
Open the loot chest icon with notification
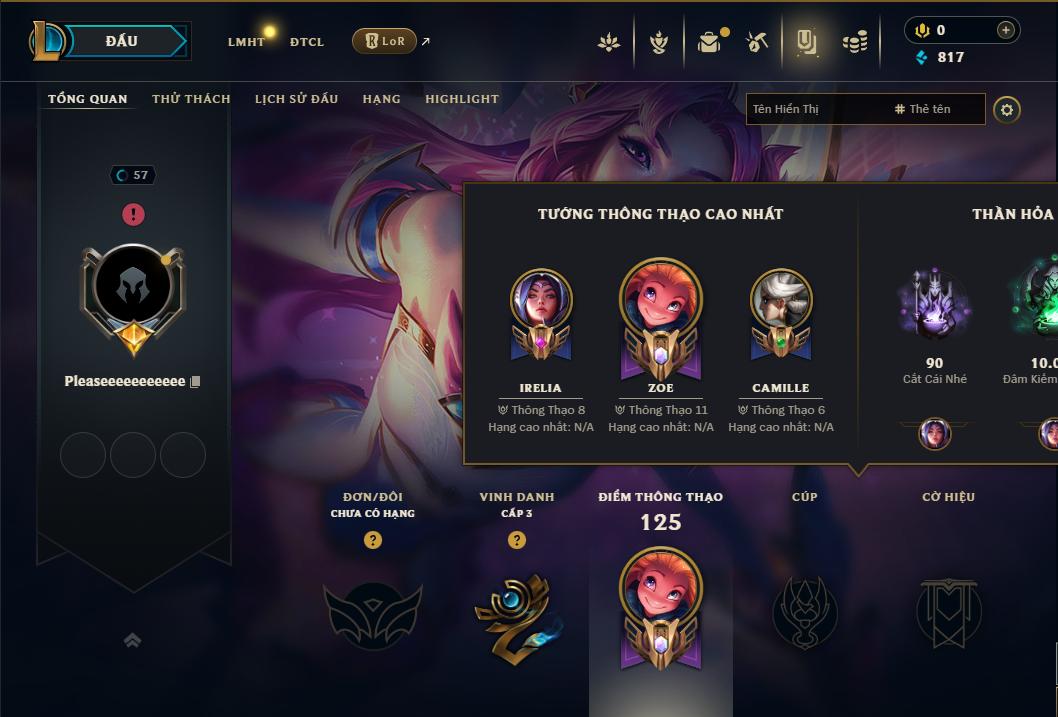click(x=710, y=42)
